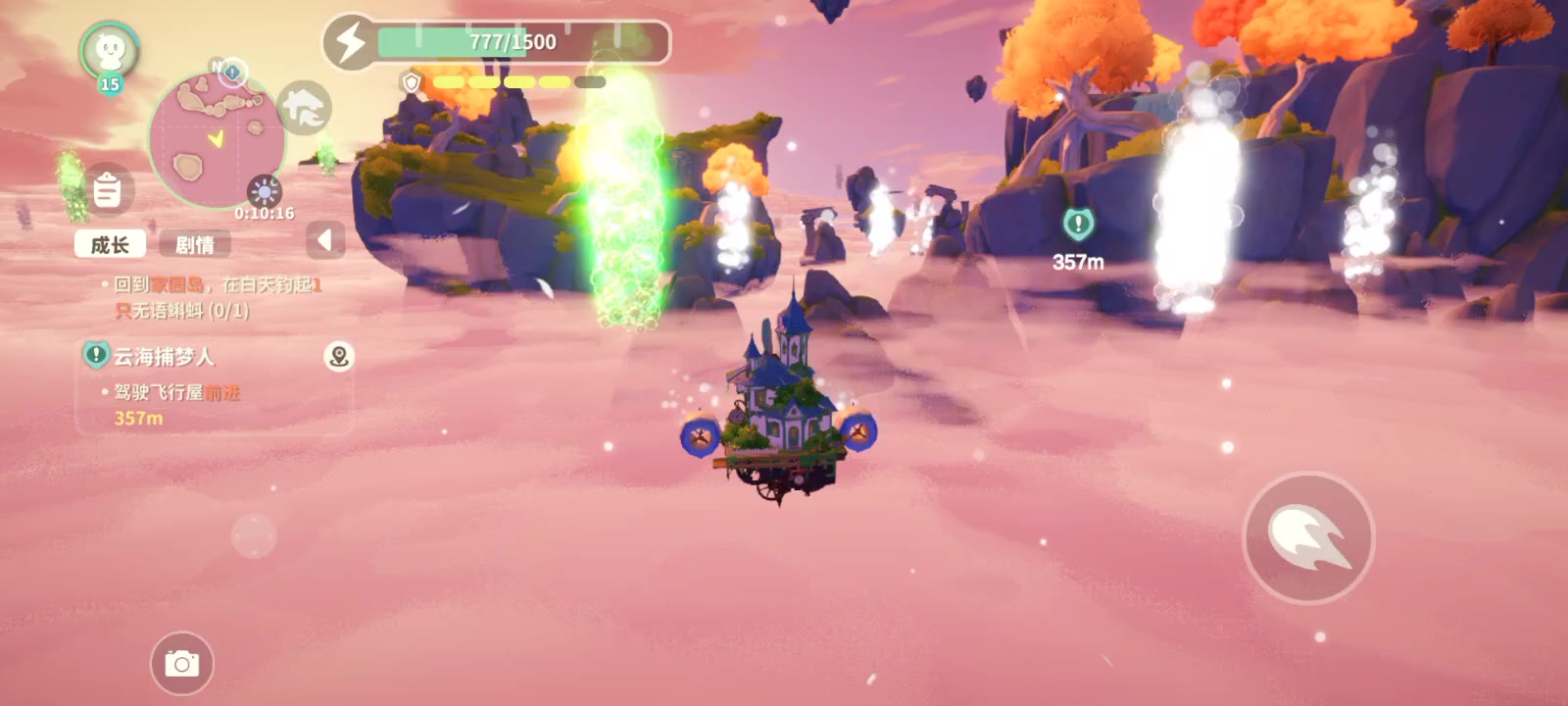Tap the quest location pin icon
This screenshot has width=1568, height=706.
pyautogui.click(x=339, y=356)
